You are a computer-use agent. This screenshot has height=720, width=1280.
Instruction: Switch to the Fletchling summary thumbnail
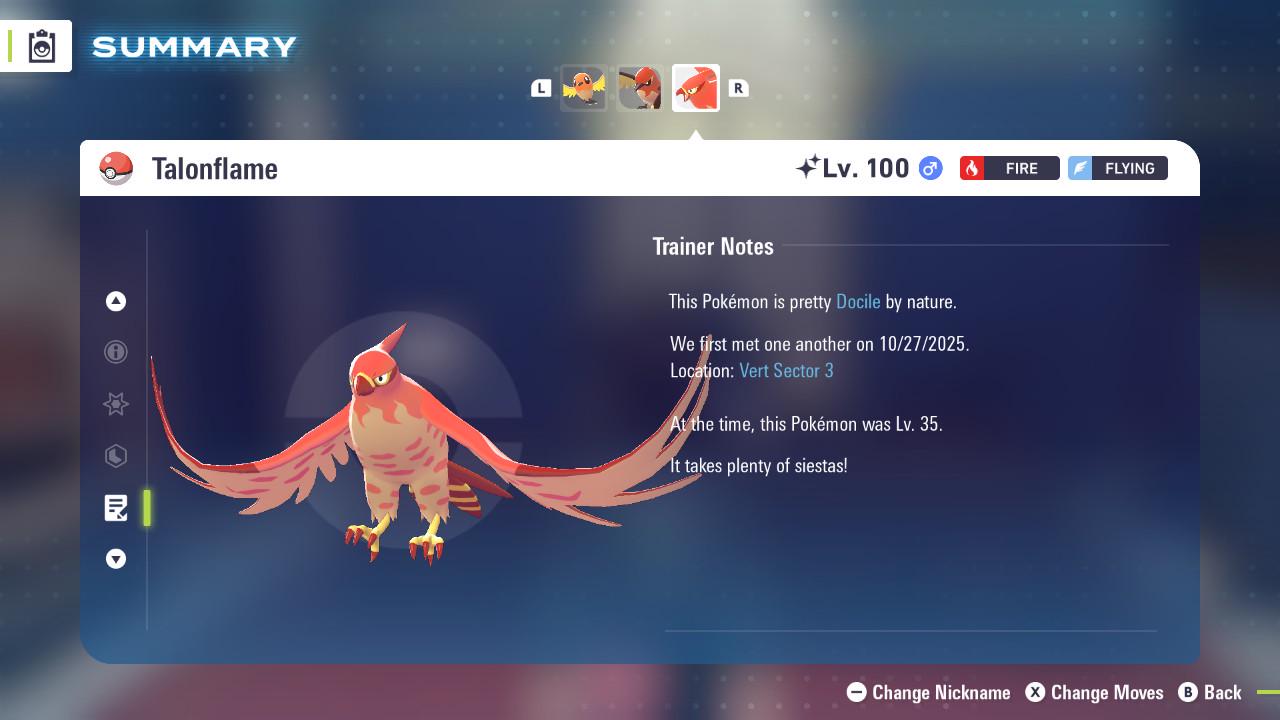coord(584,88)
